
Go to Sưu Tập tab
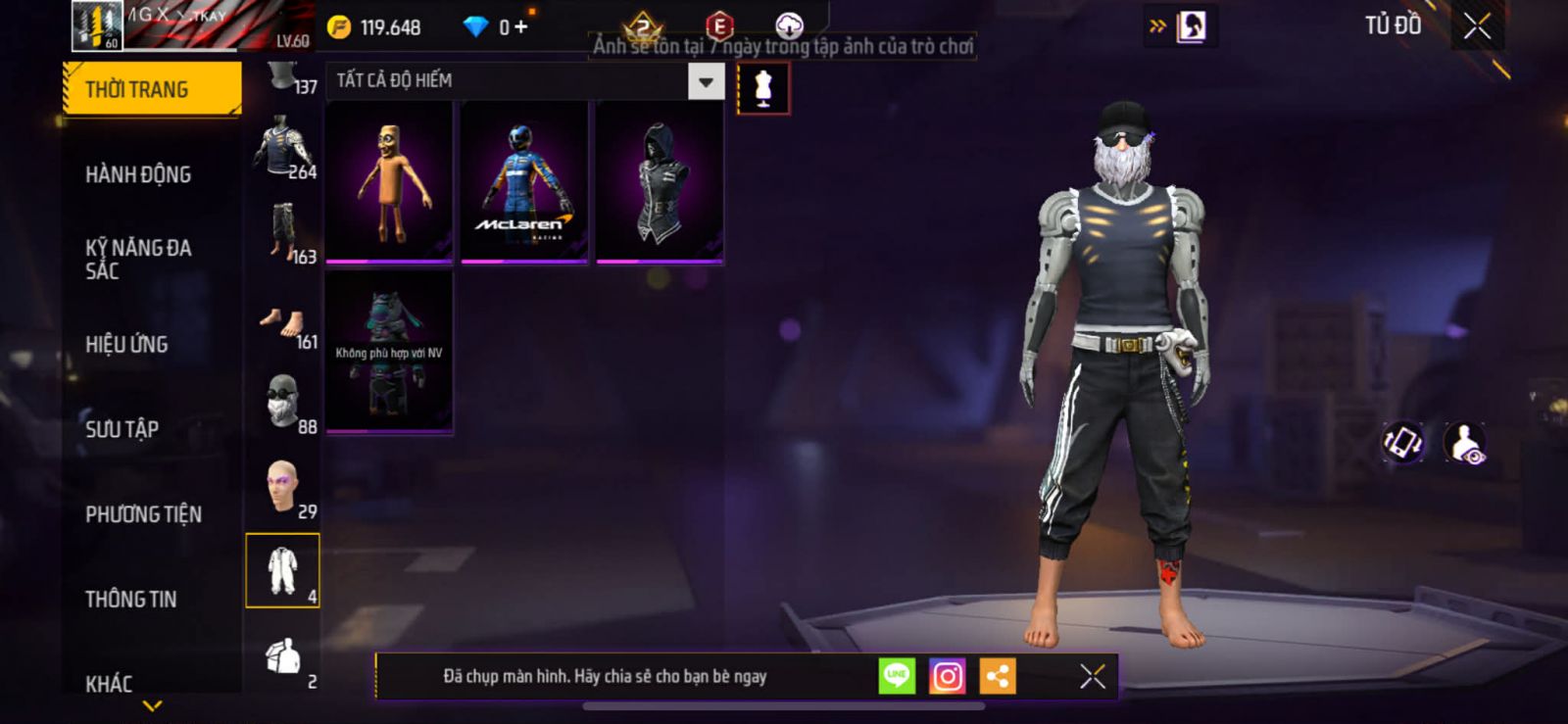tap(122, 429)
